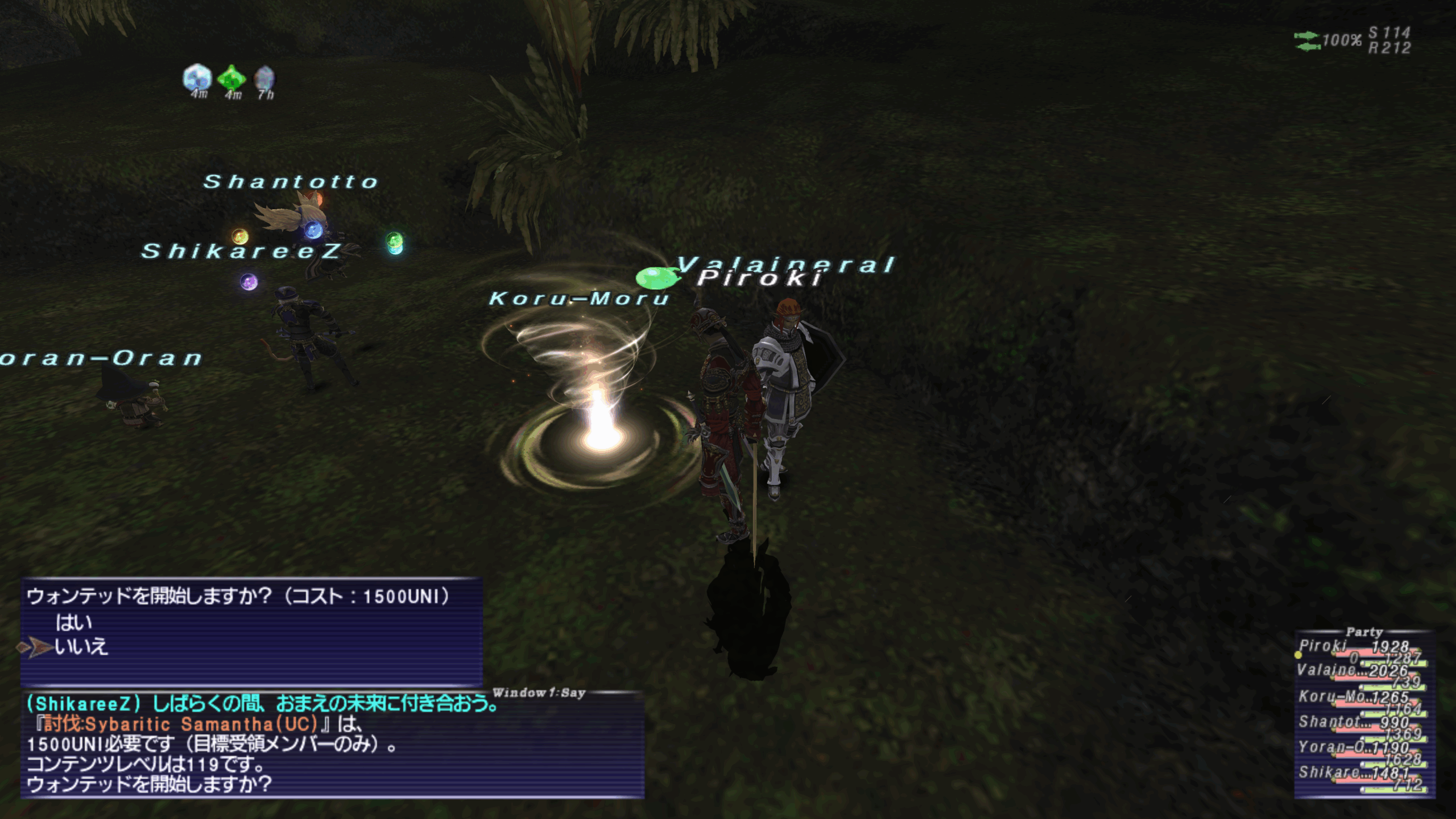Click the pale blue crystal buff icon
Image resolution: width=1456 pixels, height=819 pixels.
[x=197, y=77]
